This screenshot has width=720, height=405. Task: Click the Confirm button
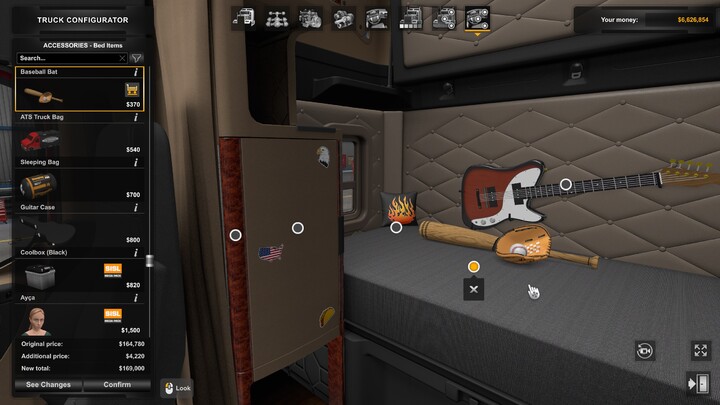click(117, 384)
